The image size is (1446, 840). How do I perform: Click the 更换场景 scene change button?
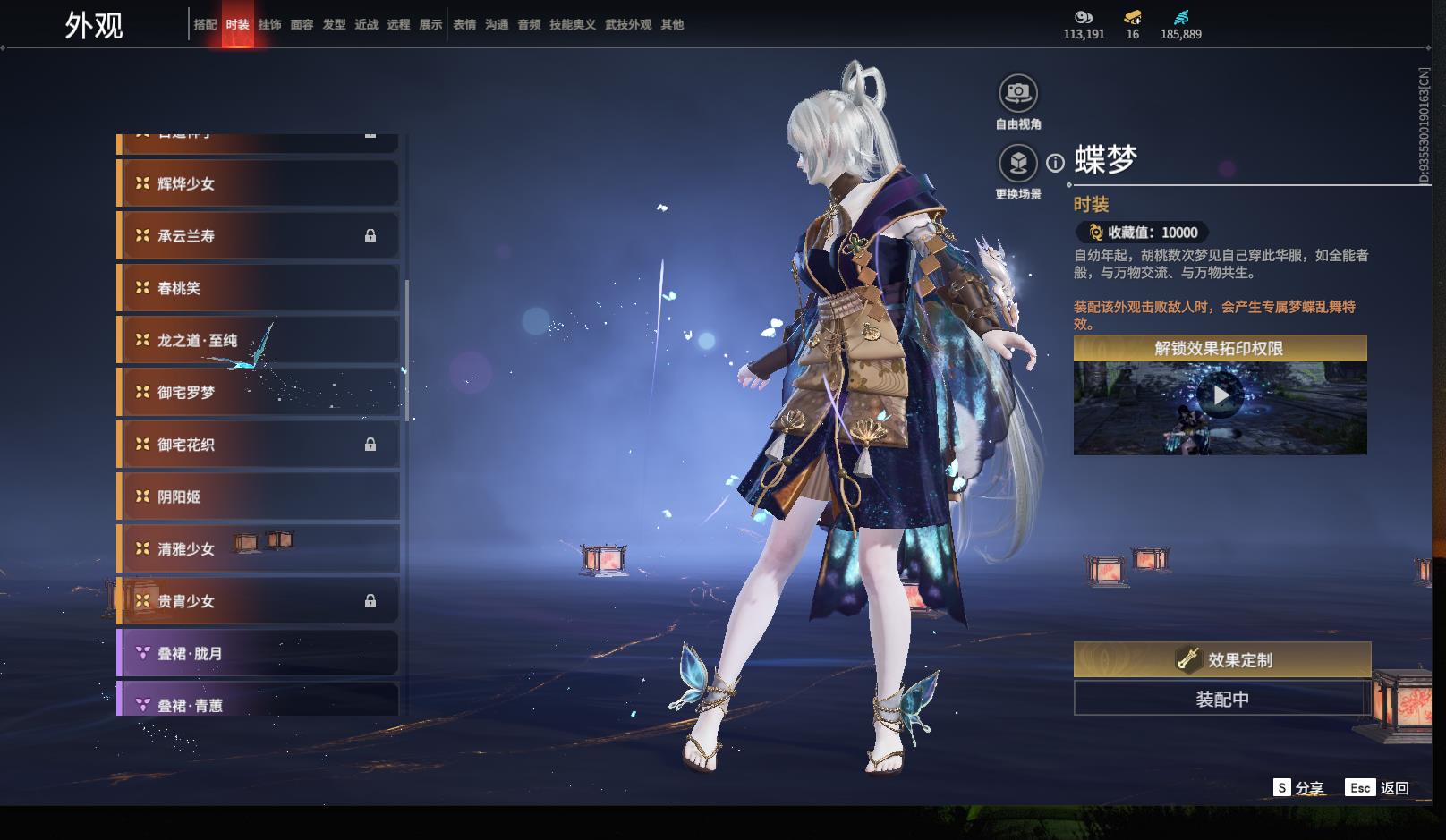[1018, 164]
